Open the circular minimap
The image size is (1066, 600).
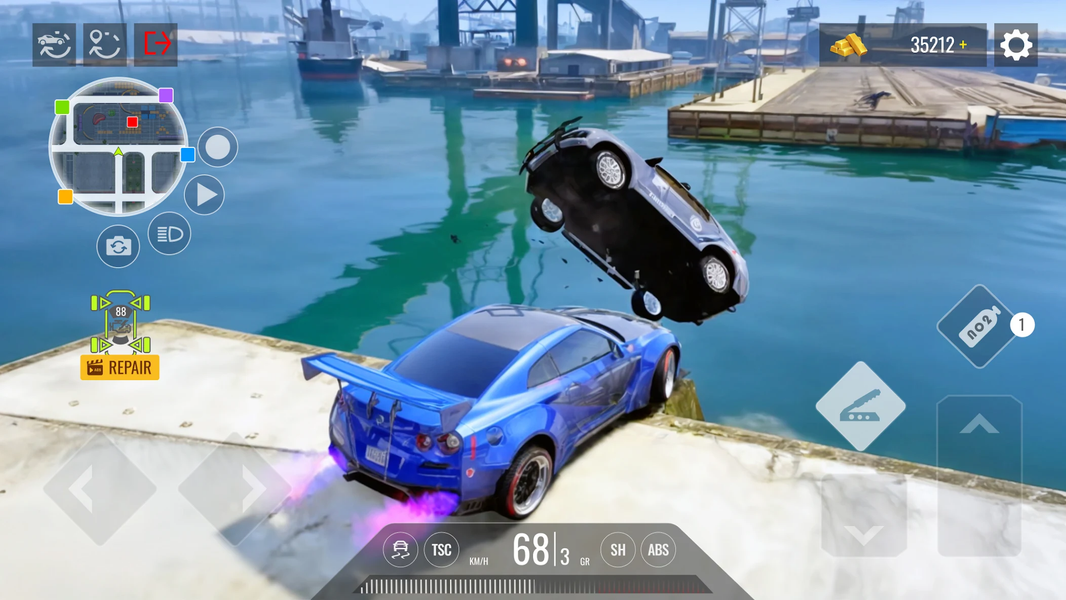point(118,147)
